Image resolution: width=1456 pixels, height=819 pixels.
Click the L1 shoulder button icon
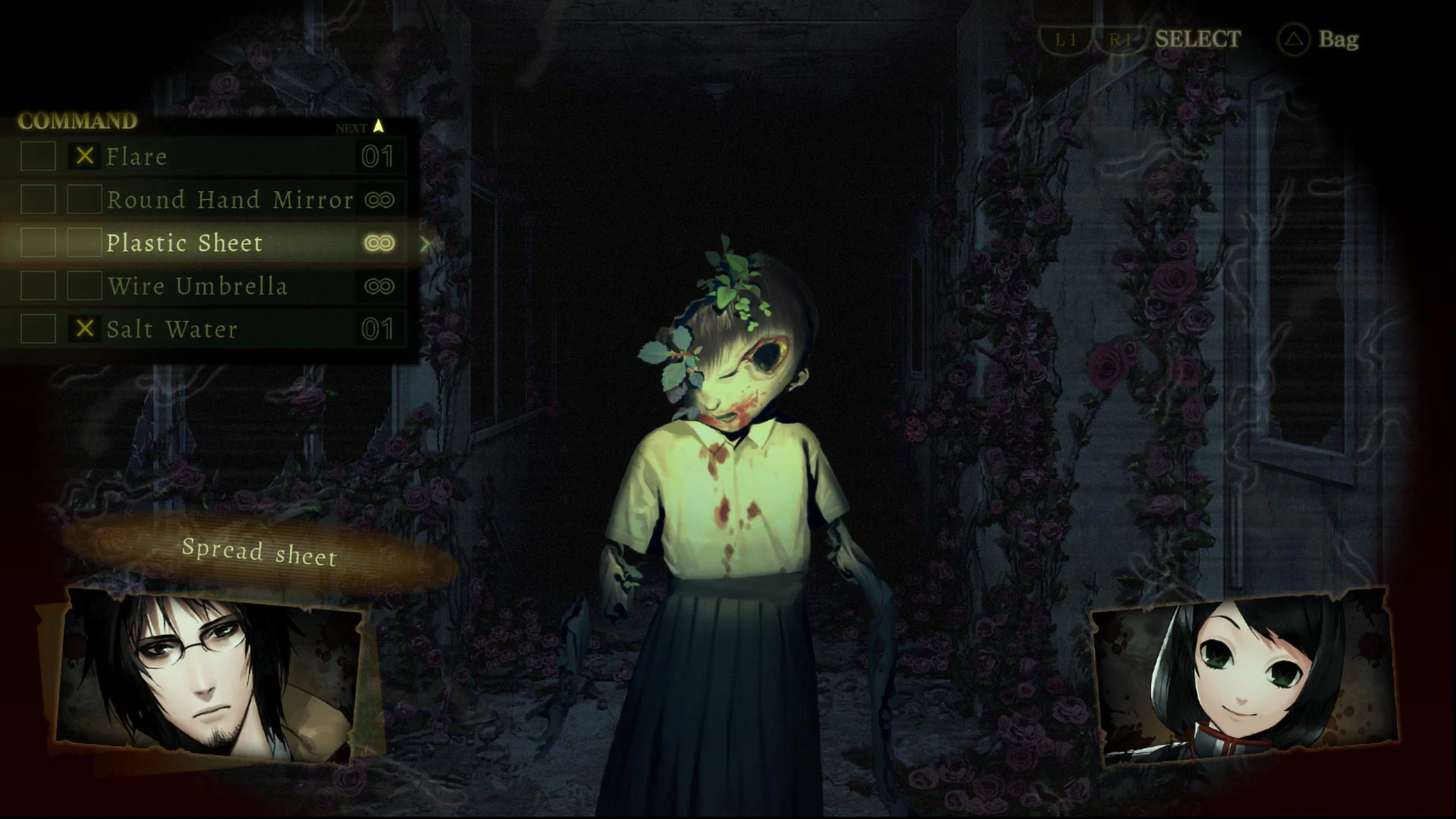point(1065,39)
